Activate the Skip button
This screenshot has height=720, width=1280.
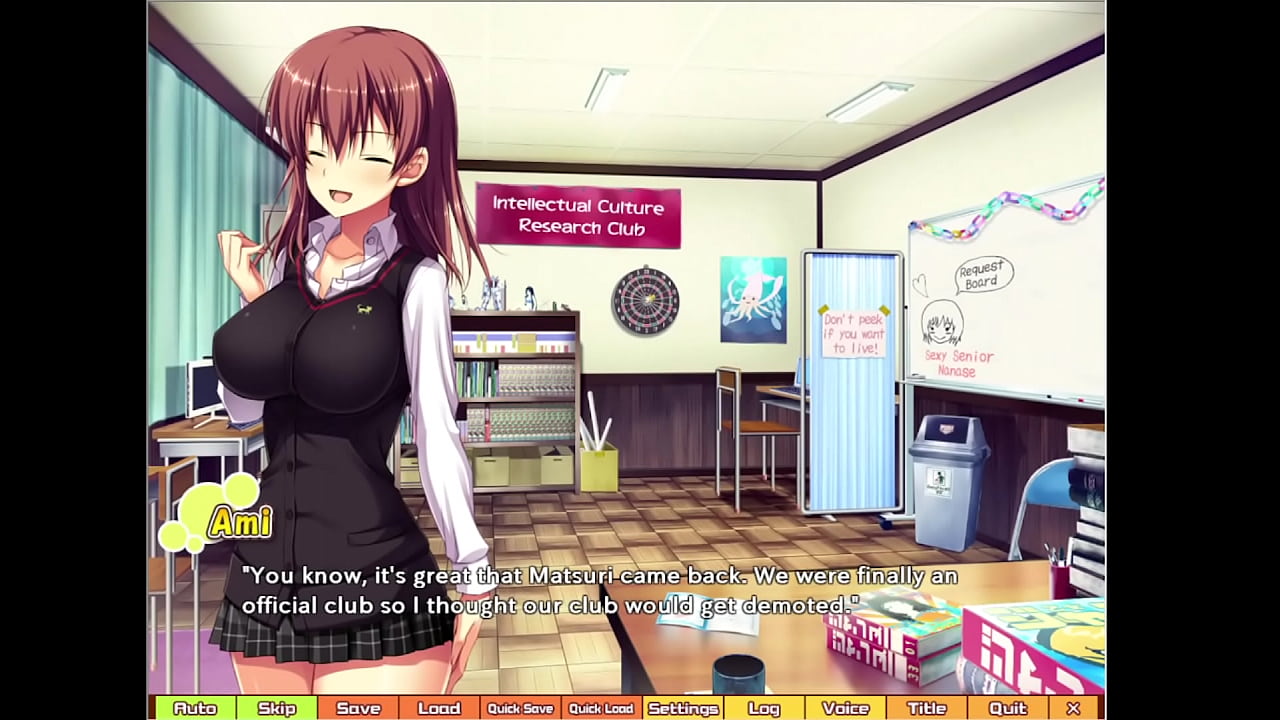tap(277, 708)
